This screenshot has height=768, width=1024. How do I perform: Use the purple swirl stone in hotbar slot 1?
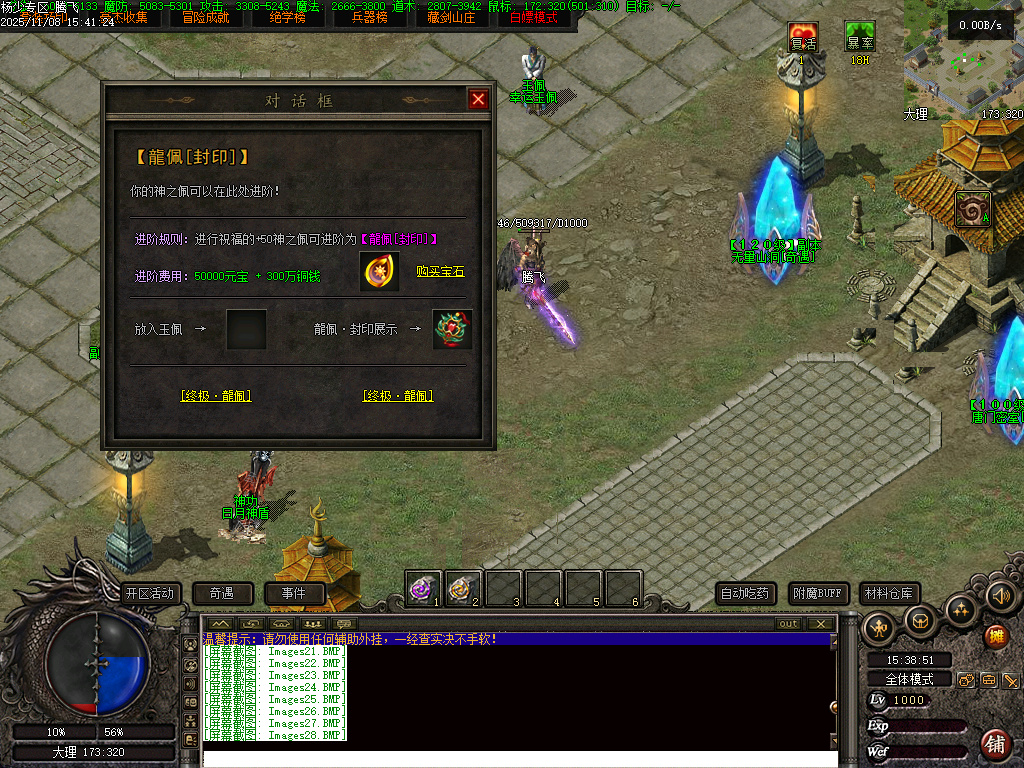(423, 588)
